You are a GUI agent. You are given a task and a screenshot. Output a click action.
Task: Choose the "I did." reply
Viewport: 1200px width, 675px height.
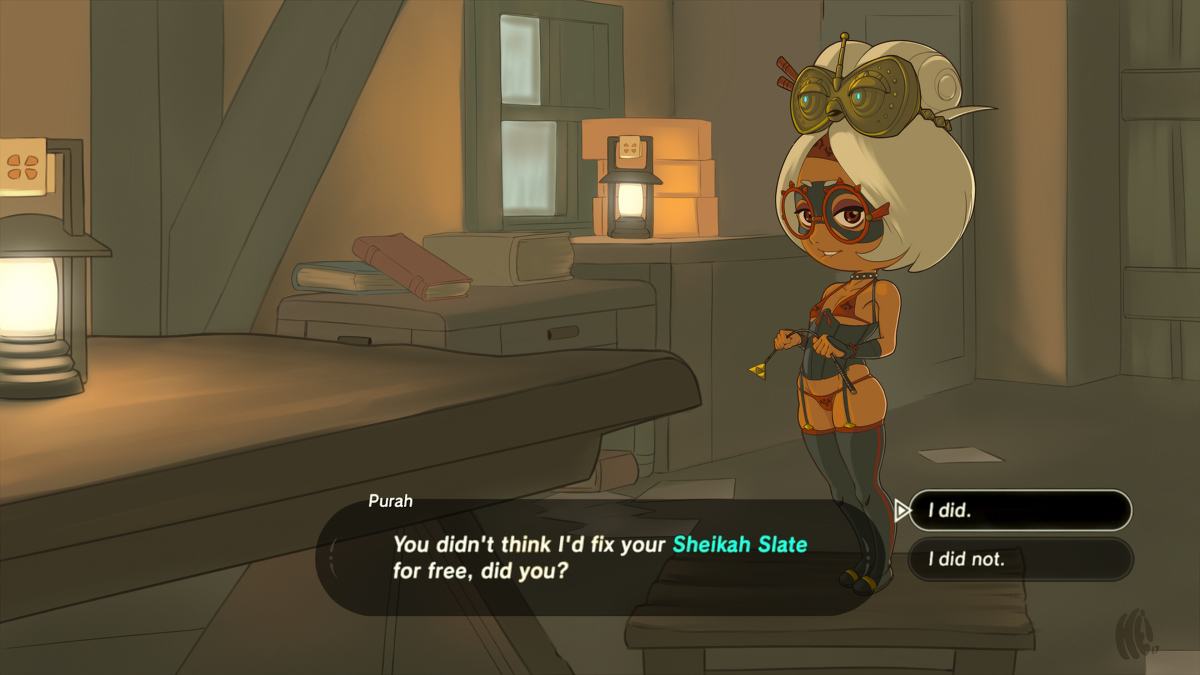pos(1019,510)
